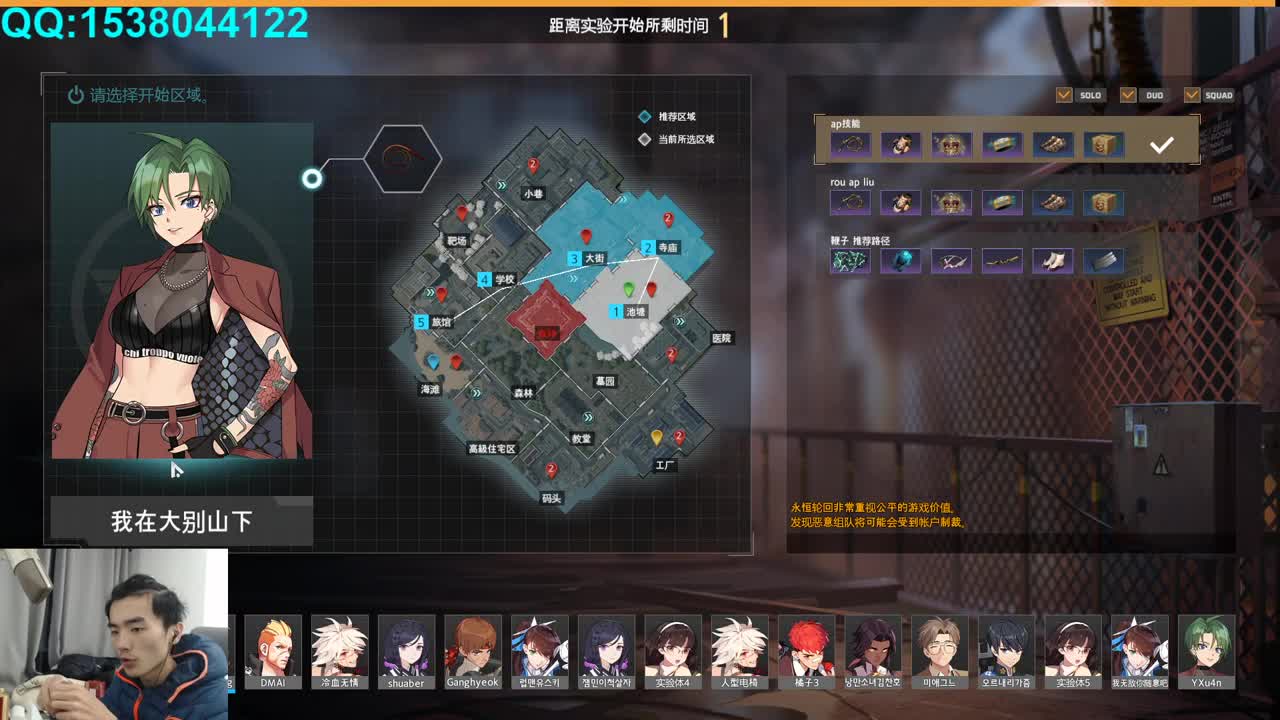Viewport: 1280px width, 720px height.
Task: Toggle the SQUAD mode checkbox
Action: point(1192,95)
